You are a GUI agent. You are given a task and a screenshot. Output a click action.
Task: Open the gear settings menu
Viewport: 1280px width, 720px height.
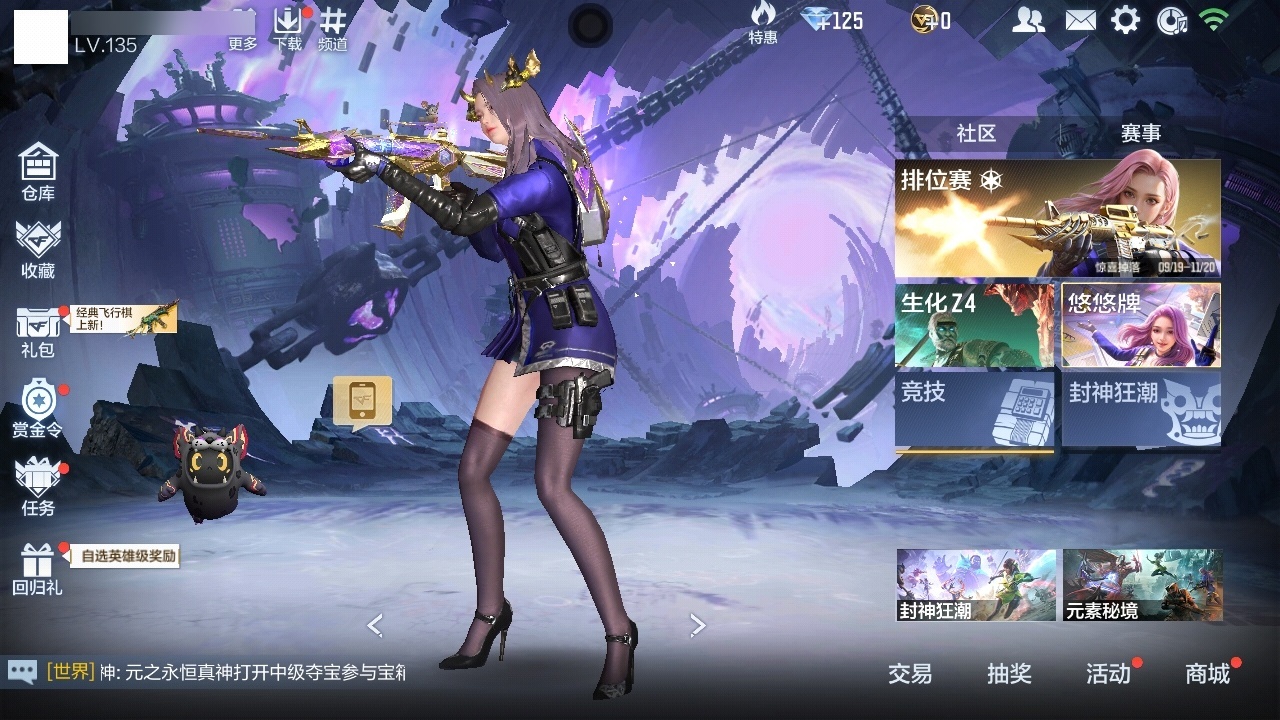pyautogui.click(x=1126, y=20)
